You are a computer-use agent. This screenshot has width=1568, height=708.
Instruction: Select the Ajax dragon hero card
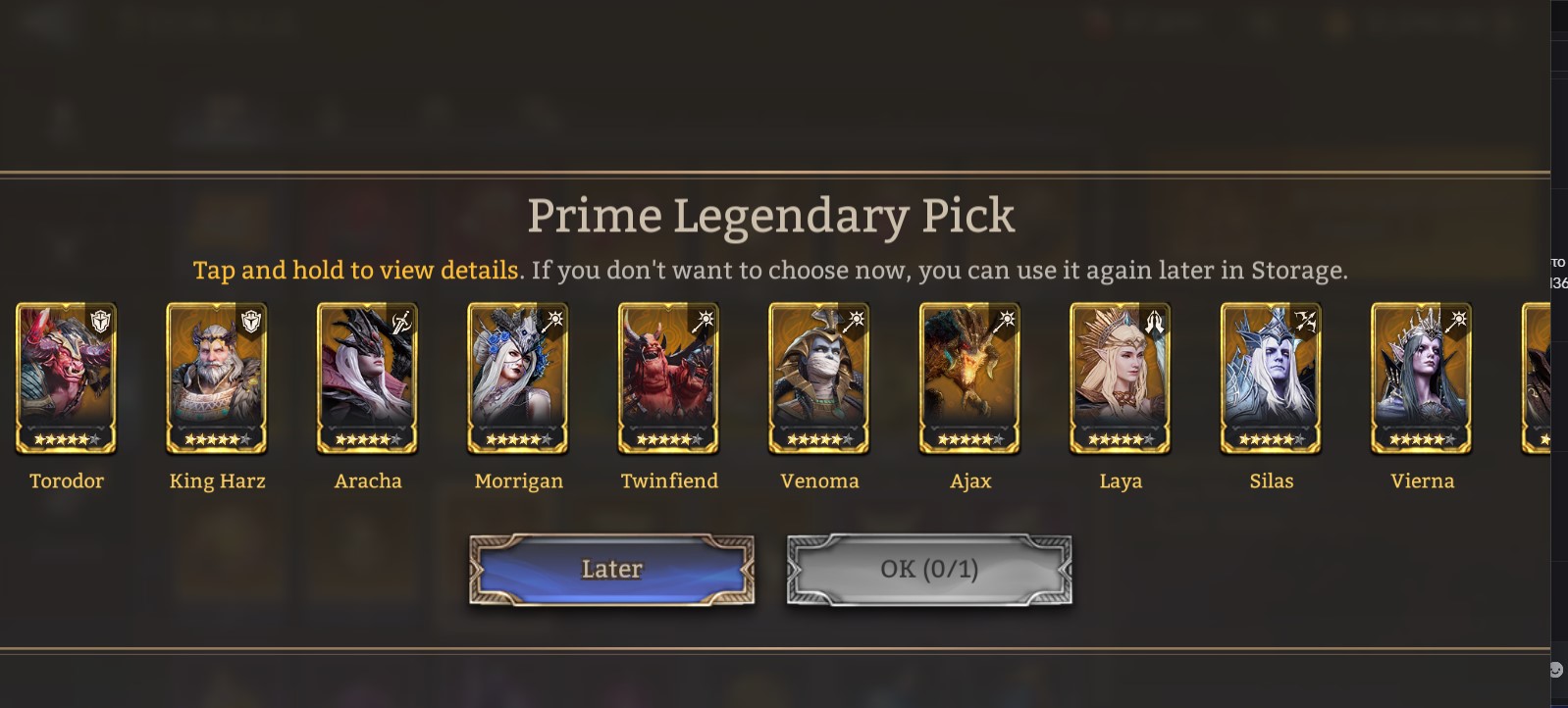(970, 378)
